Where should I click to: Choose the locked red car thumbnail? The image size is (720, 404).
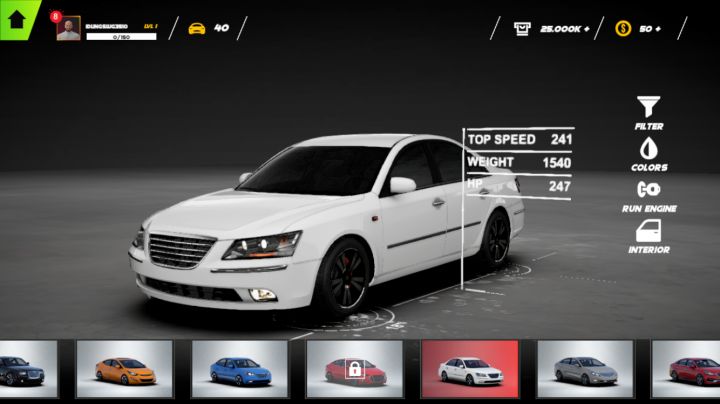click(354, 369)
